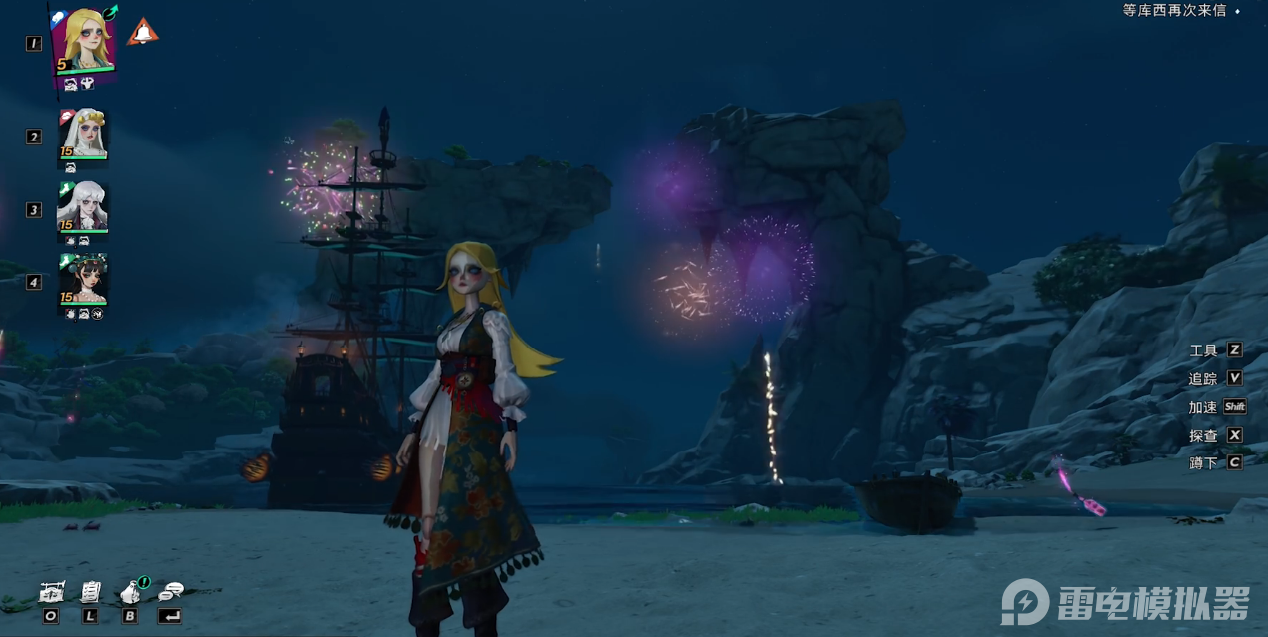Viewport: 1268px width, 637px height.
Task: Open the clipboard checklist icon
Action: 90,592
